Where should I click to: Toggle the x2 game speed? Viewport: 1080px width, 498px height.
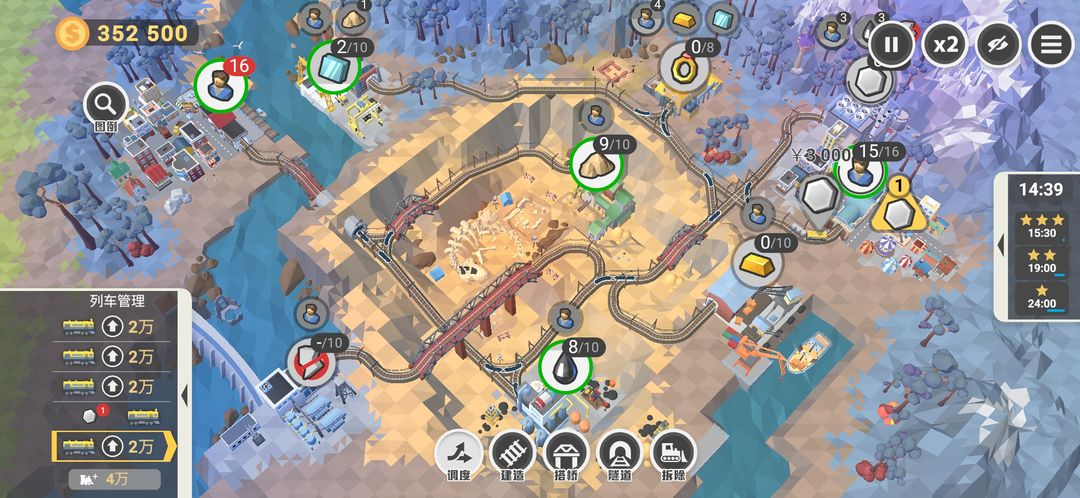point(945,44)
